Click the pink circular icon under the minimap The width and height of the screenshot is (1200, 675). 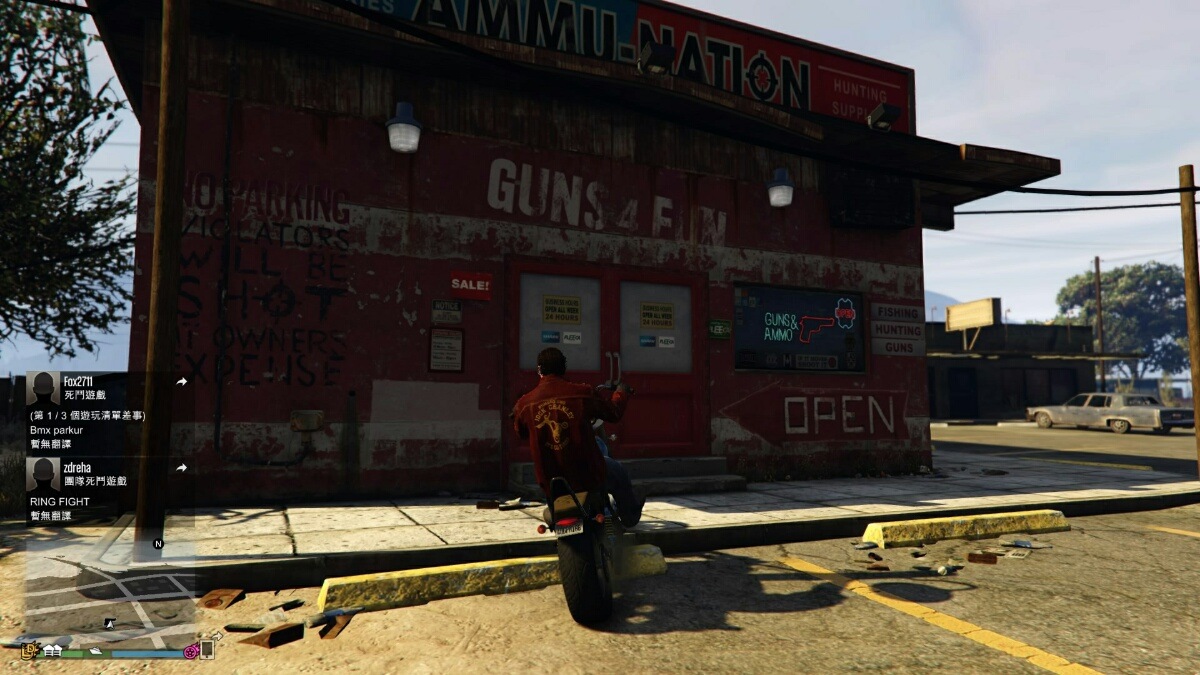point(190,652)
